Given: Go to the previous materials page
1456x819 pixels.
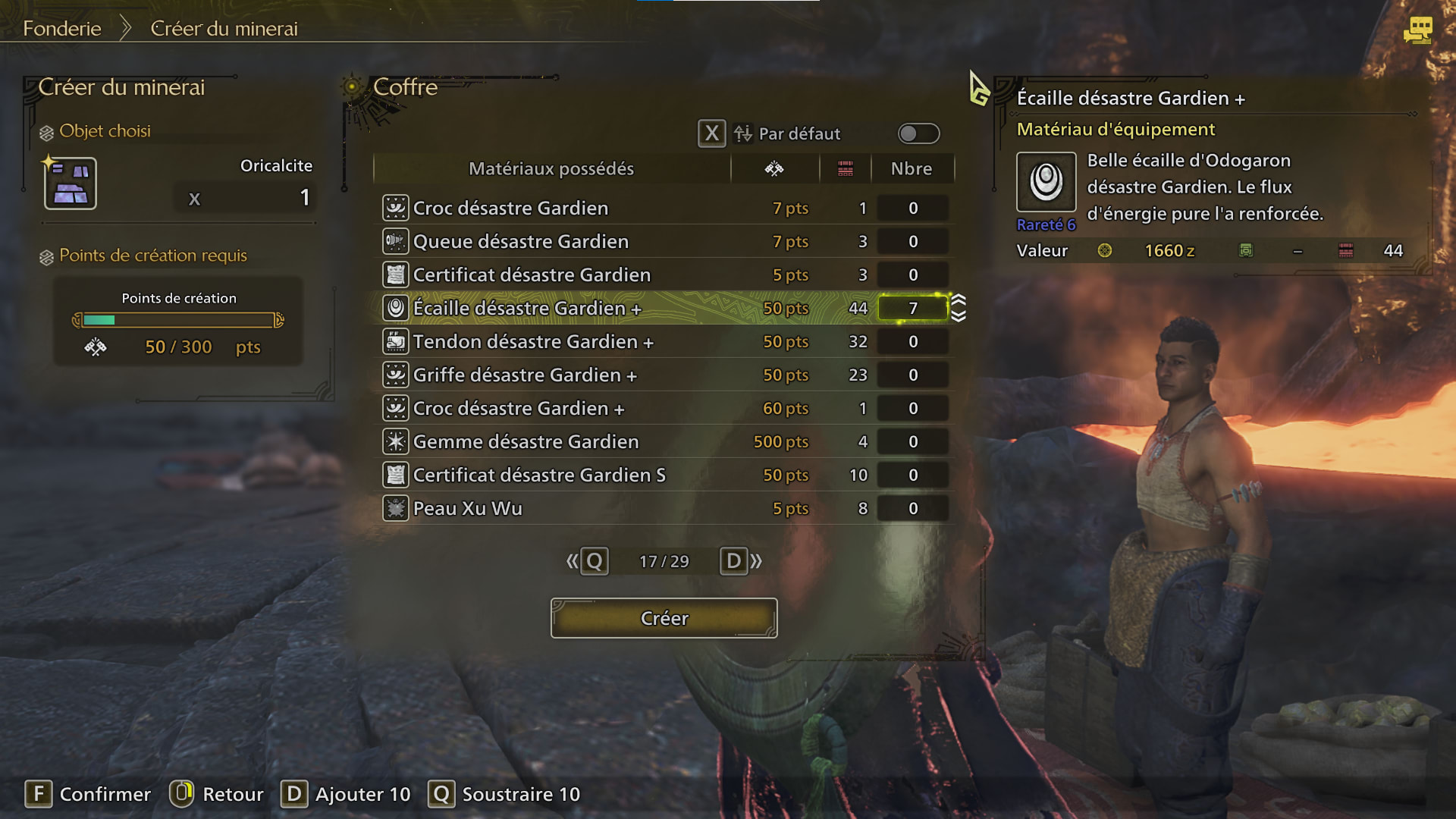Looking at the screenshot, I should click(x=588, y=561).
